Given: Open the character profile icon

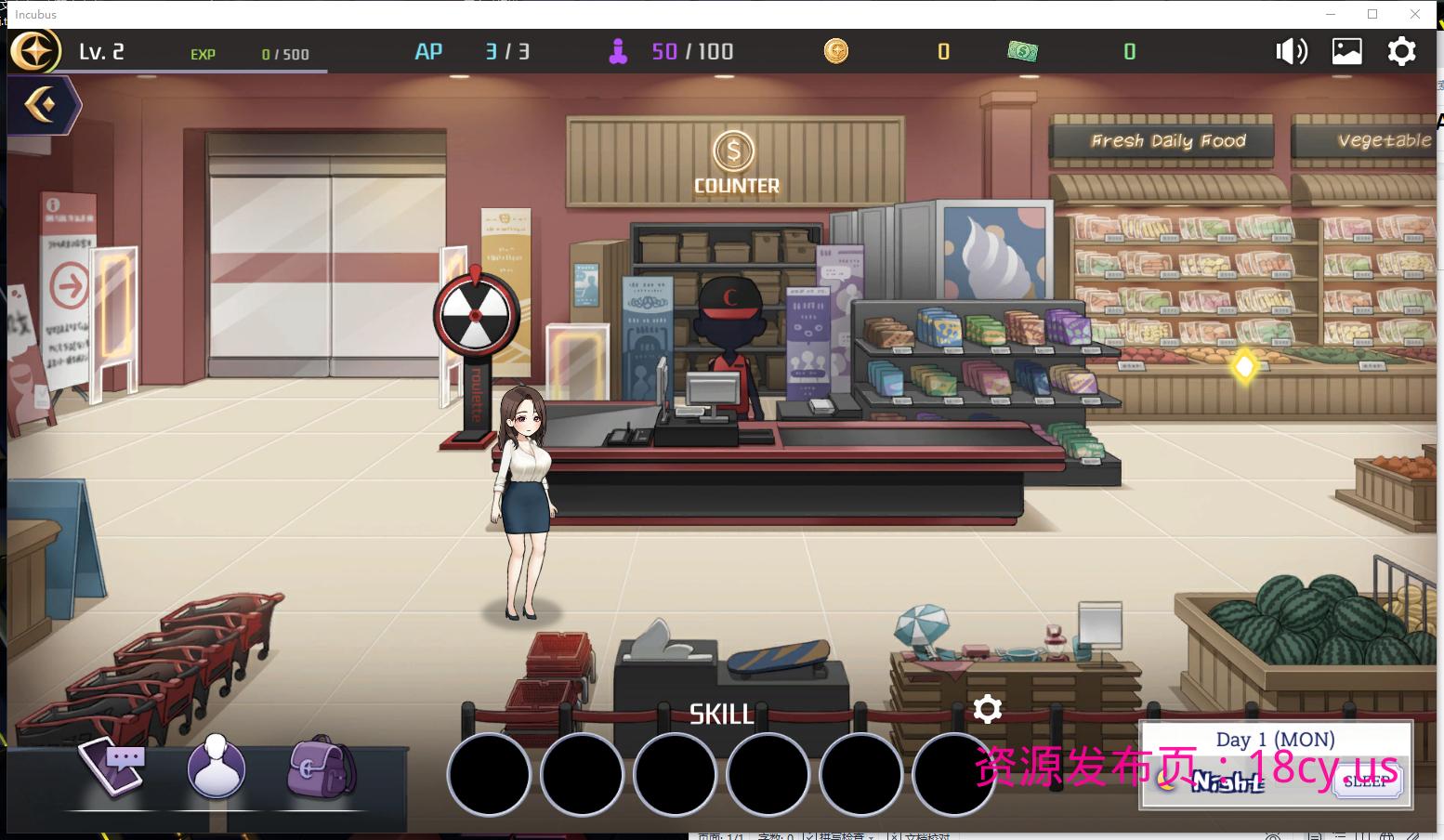Looking at the screenshot, I should 216,768.
